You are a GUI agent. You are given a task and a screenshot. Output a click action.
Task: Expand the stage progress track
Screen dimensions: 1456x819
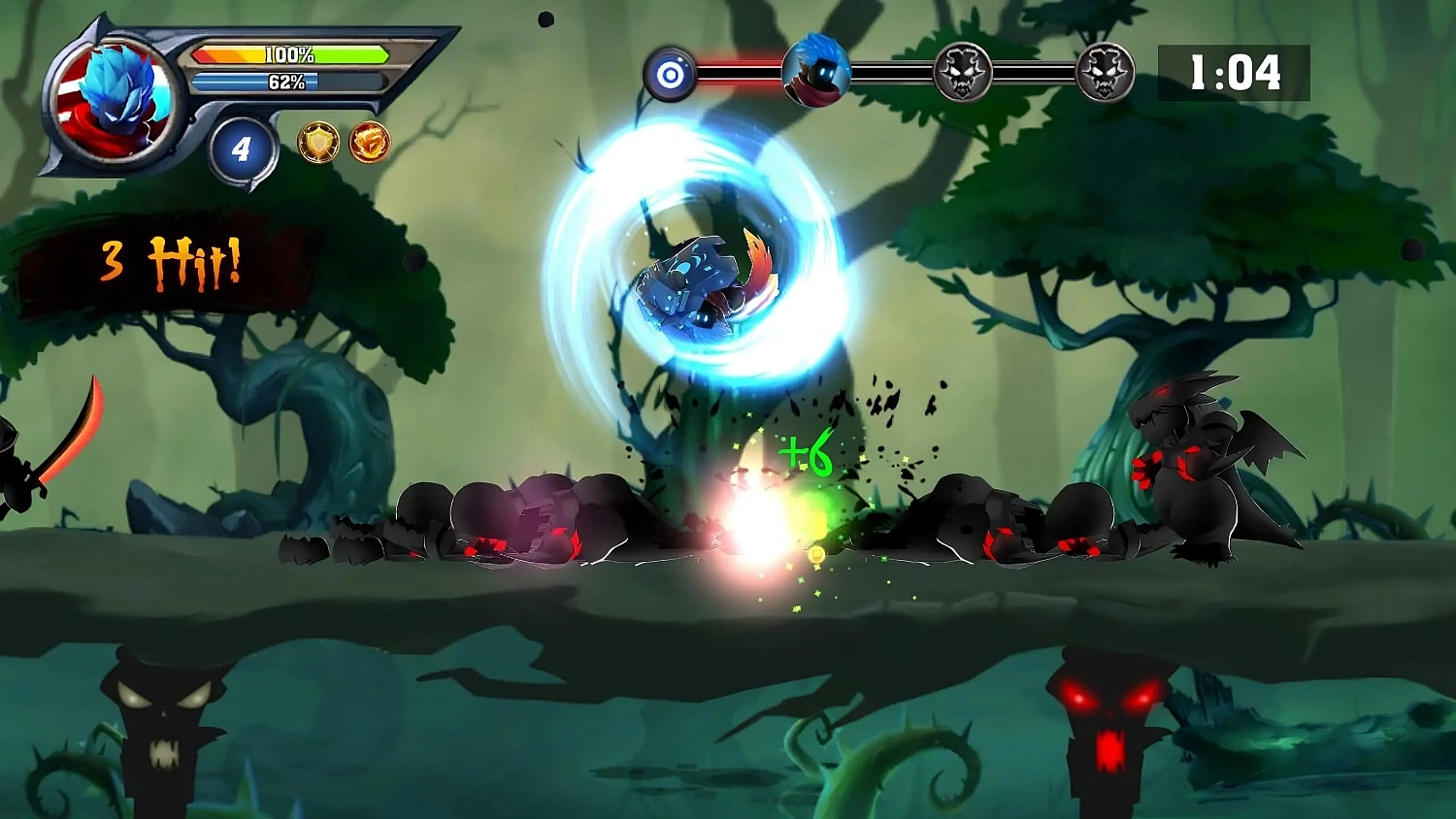coord(888,68)
